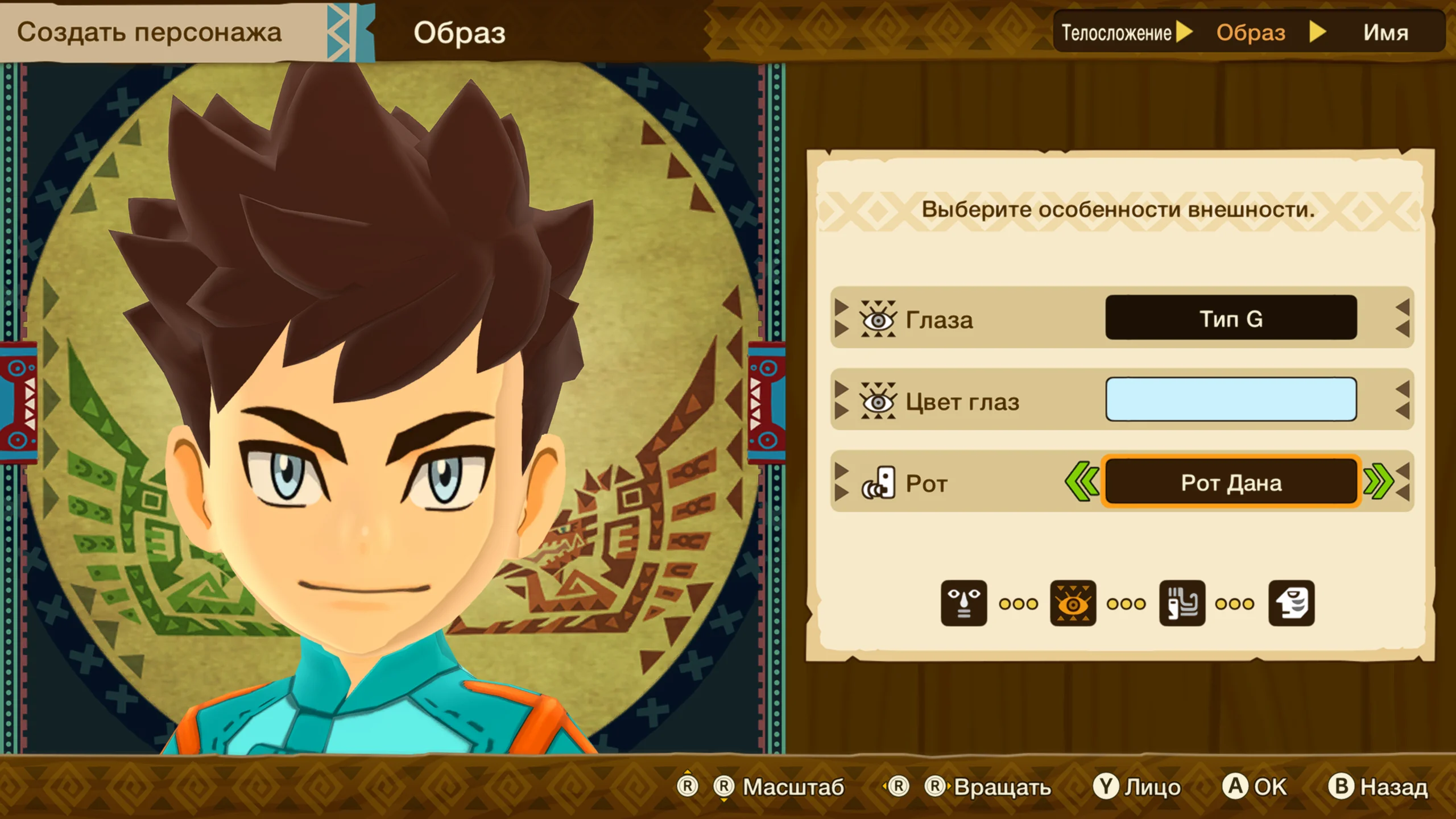Select the Рот Дана mouth option
The height and width of the screenshot is (819, 1456).
1231,483
